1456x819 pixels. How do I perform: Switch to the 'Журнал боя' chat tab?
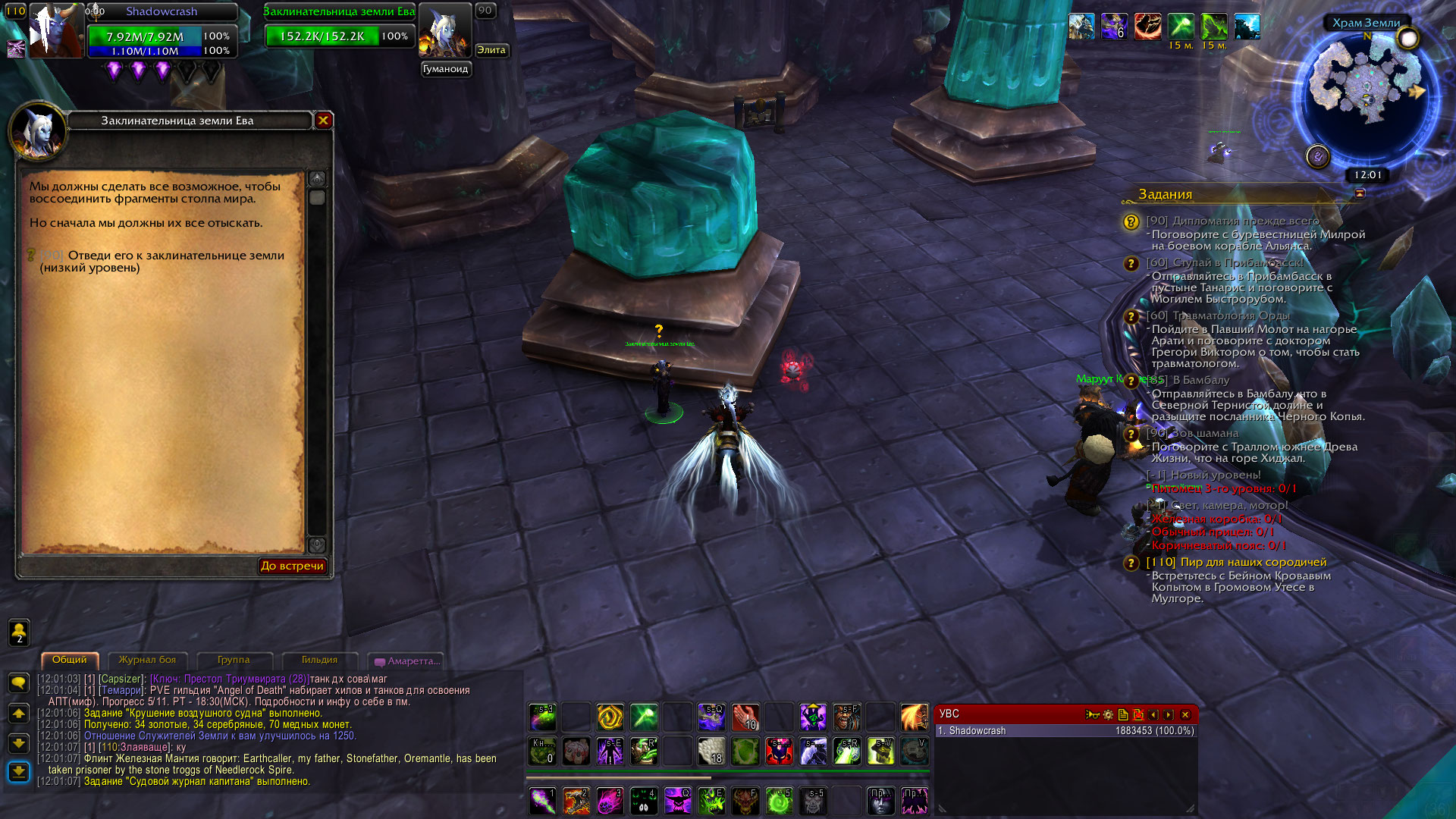pos(147,660)
